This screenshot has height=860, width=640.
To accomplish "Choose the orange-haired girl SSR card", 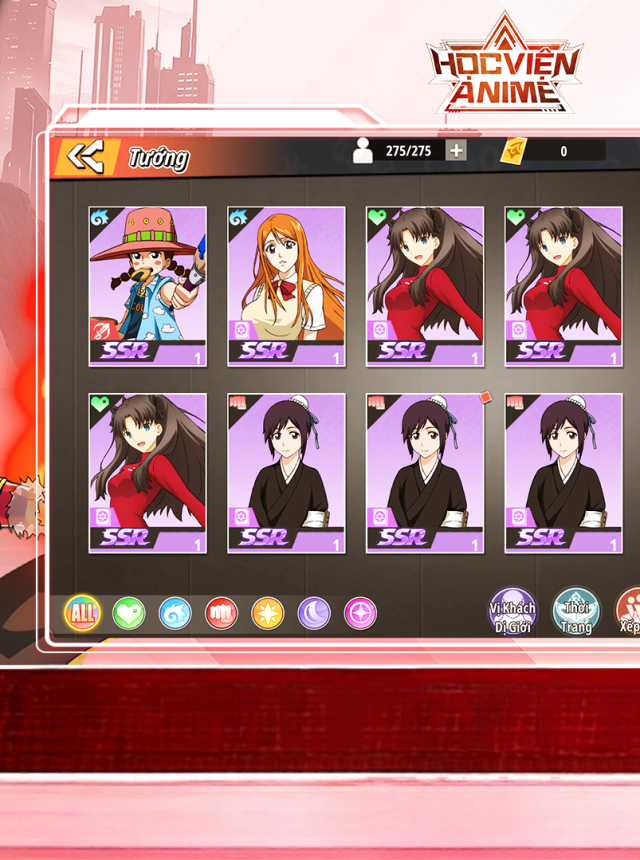I will point(286,286).
